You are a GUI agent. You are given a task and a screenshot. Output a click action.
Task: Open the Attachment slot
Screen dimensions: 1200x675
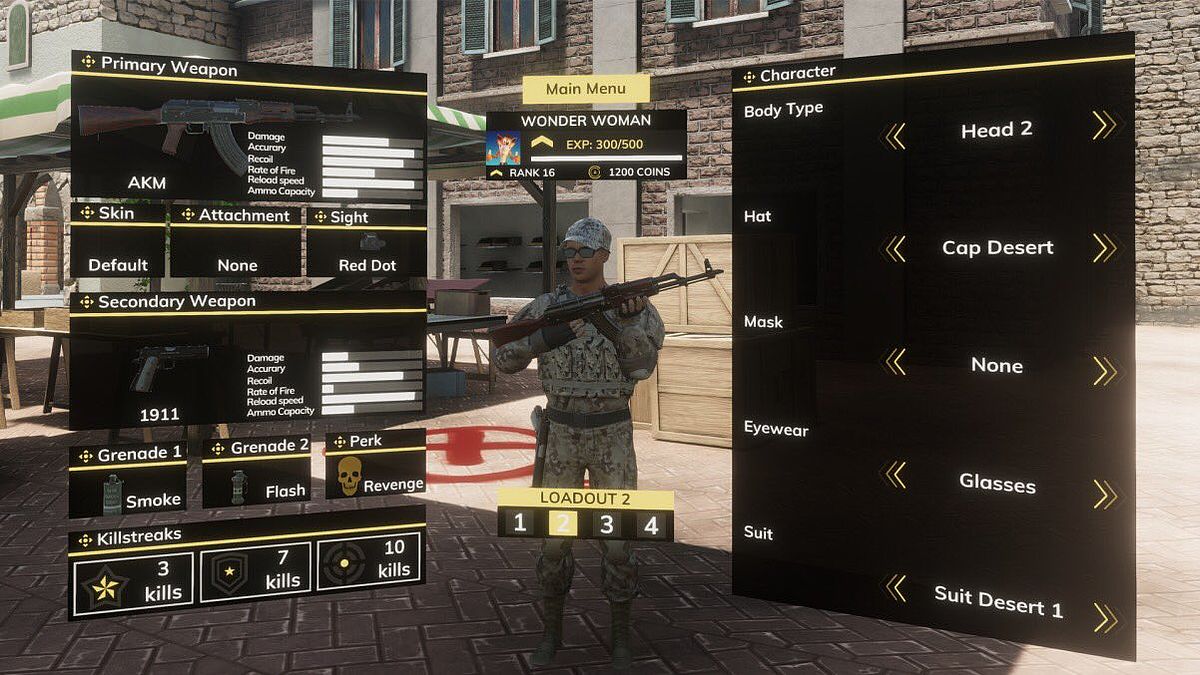tap(237, 250)
